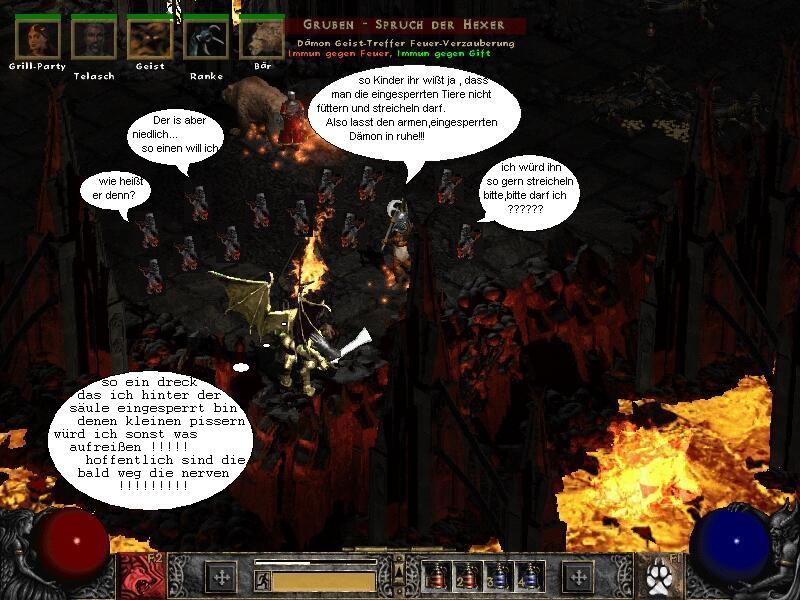Click the cross button right of the potion belt
This screenshot has width=800, height=600.
click(x=578, y=577)
